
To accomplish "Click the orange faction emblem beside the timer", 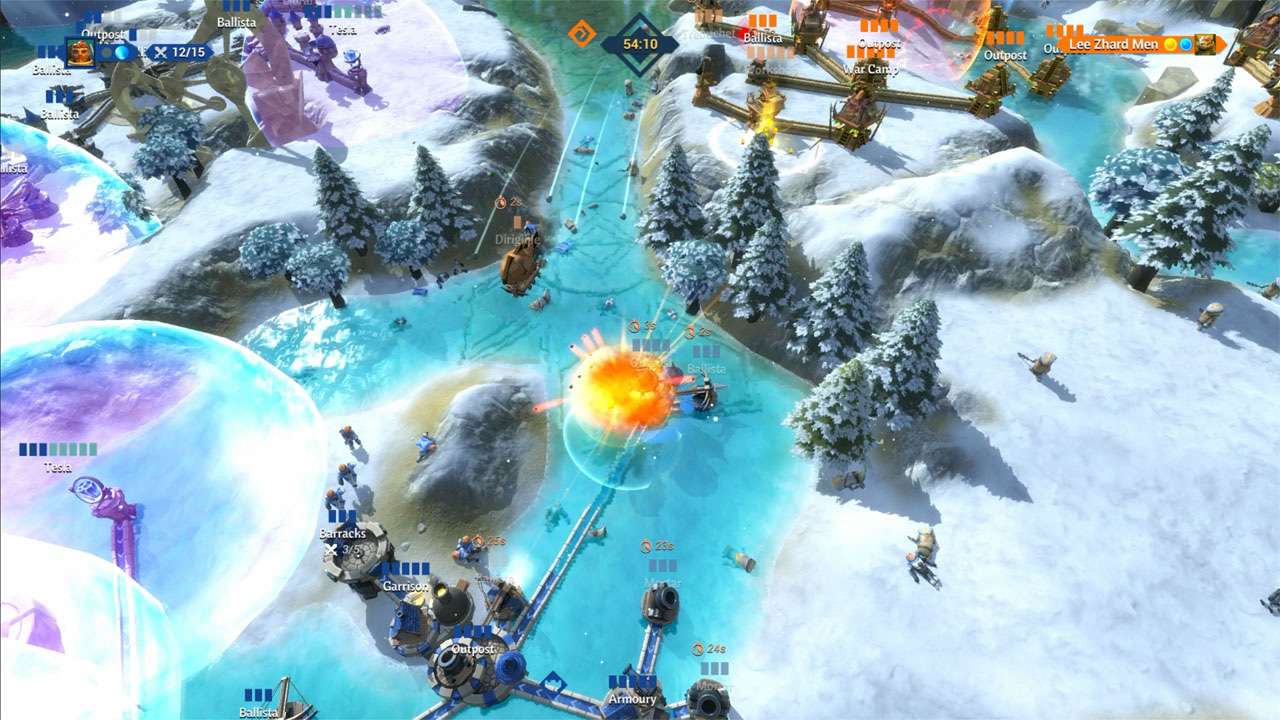I will [581, 32].
